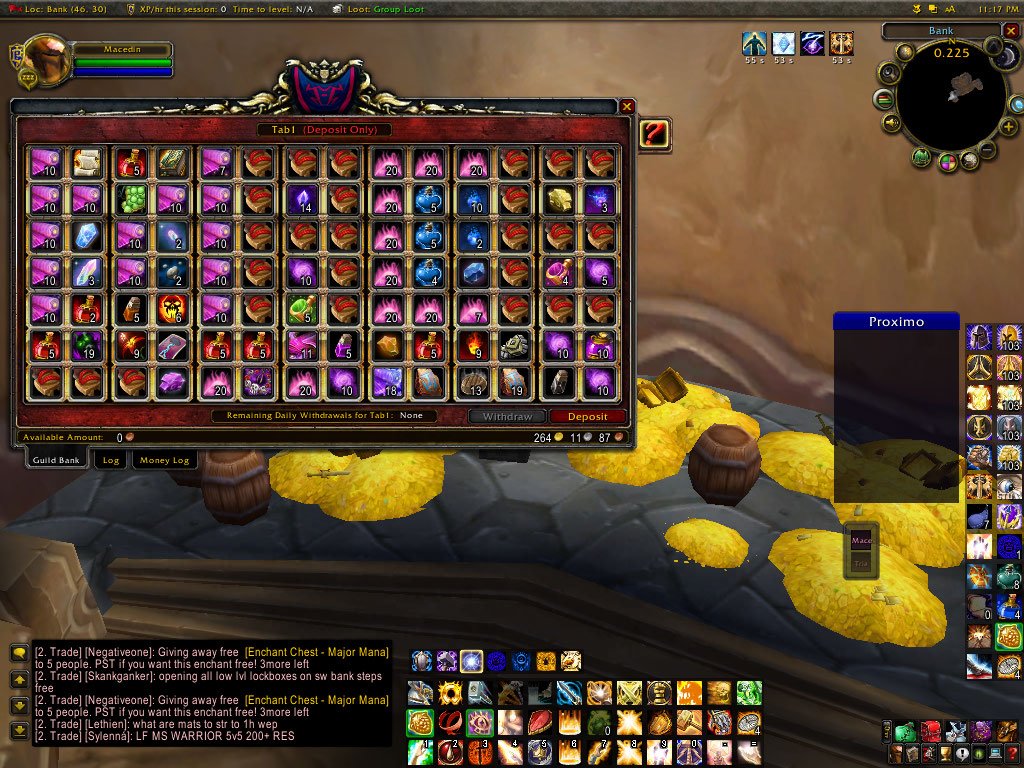
Task: Select the Guild Bank tab
Action: pos(56,460)
